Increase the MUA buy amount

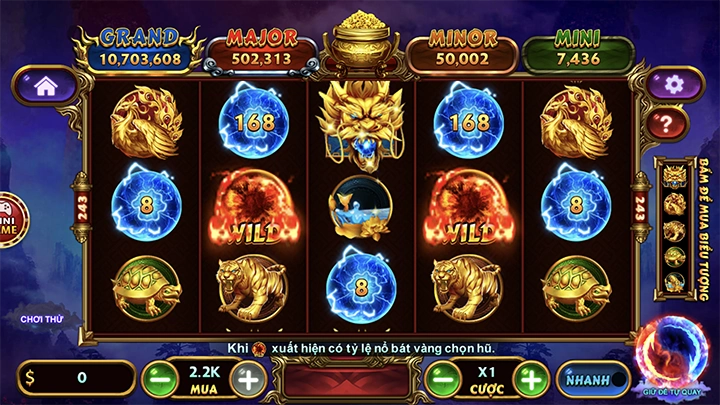(x=247, y=378)
